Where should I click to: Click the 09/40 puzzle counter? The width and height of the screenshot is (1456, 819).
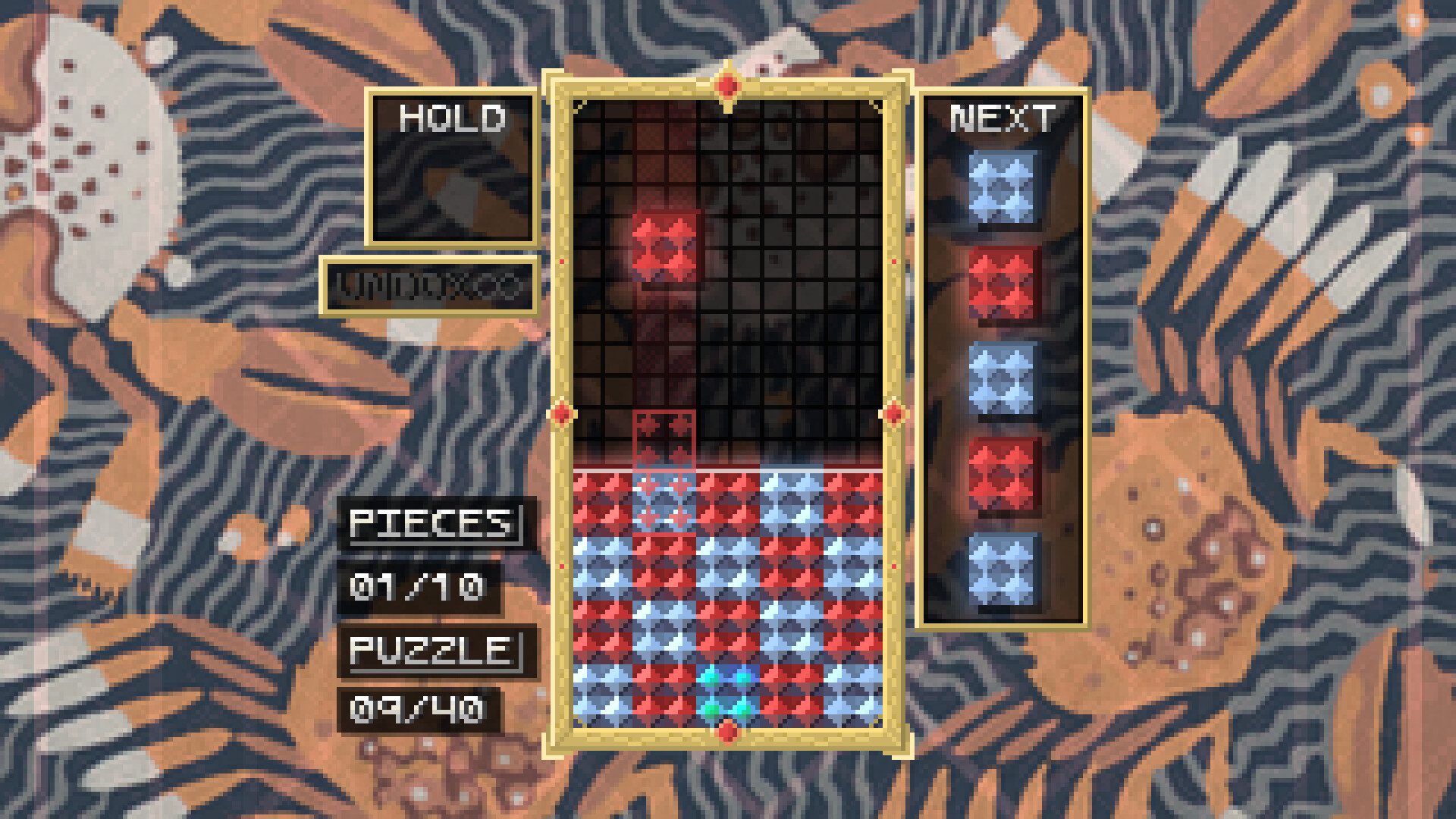[419, 710]
